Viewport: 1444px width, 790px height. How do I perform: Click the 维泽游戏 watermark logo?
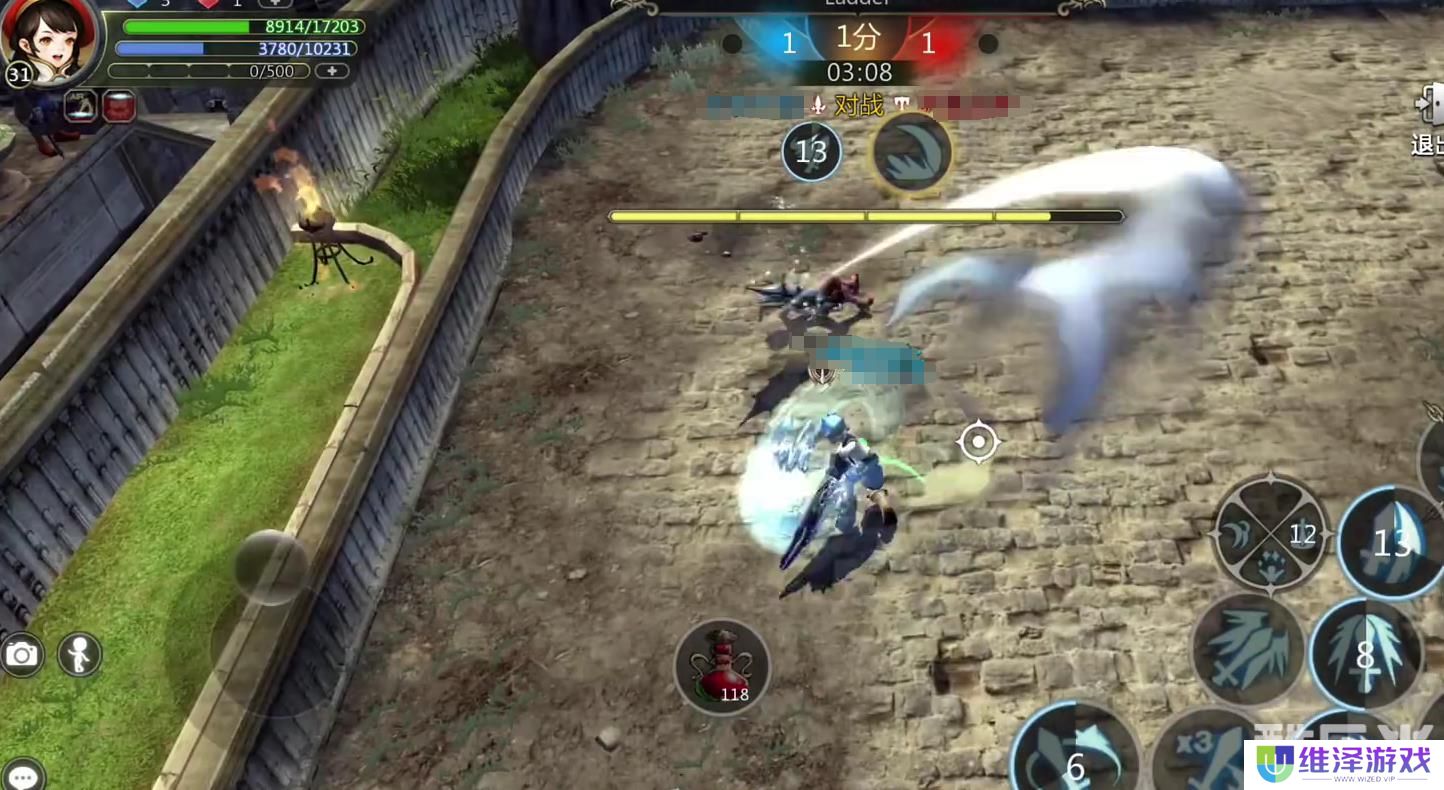1344,765
